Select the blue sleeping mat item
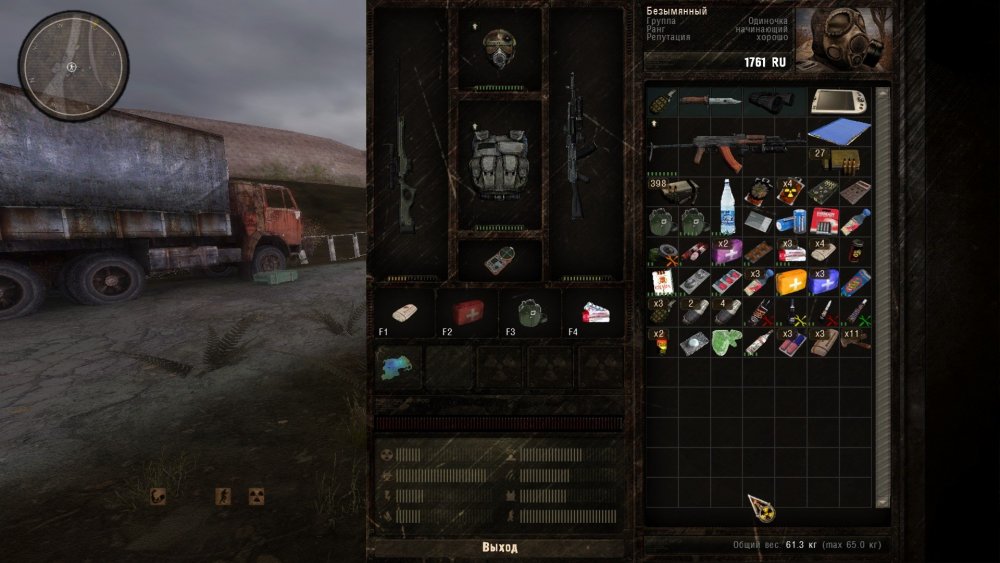Viewport: 1000px width, 563px height. click(838, 132)
